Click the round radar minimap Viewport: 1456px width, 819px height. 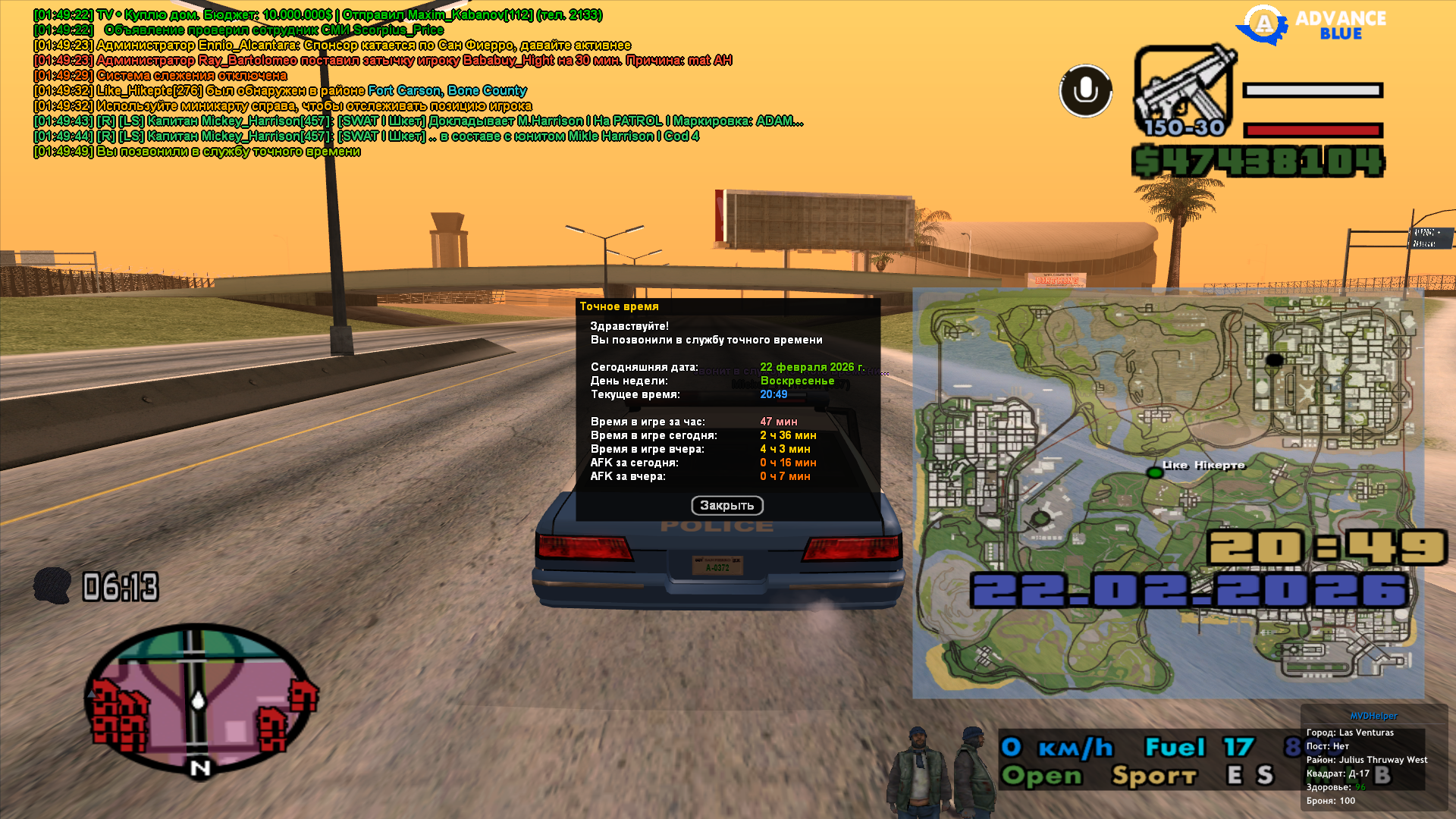(x=199, y=698)
